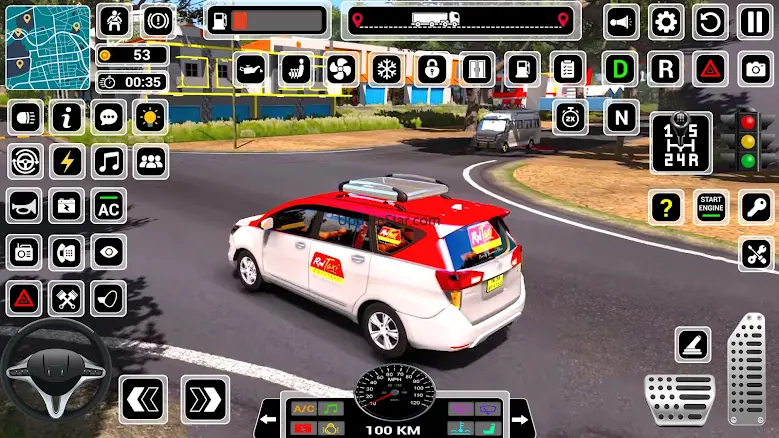The height and width of the screenshot is (438, 779).
Task: Shift into Drive with the D button
Action: (622, 69)
